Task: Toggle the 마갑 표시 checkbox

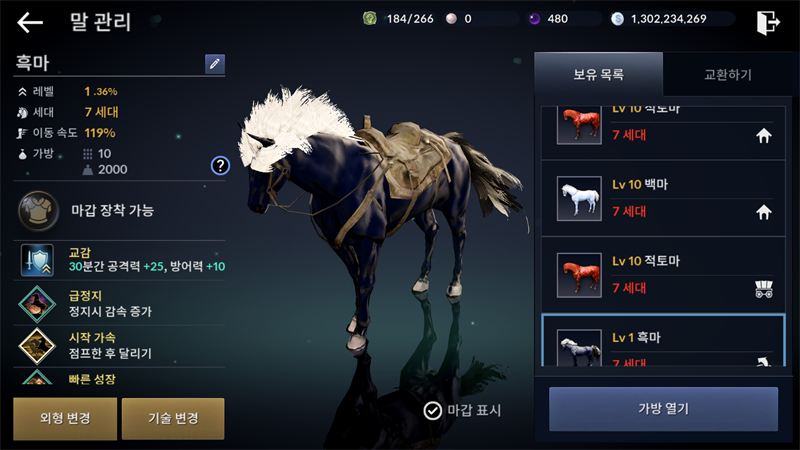Action: (x=433, y=410)
